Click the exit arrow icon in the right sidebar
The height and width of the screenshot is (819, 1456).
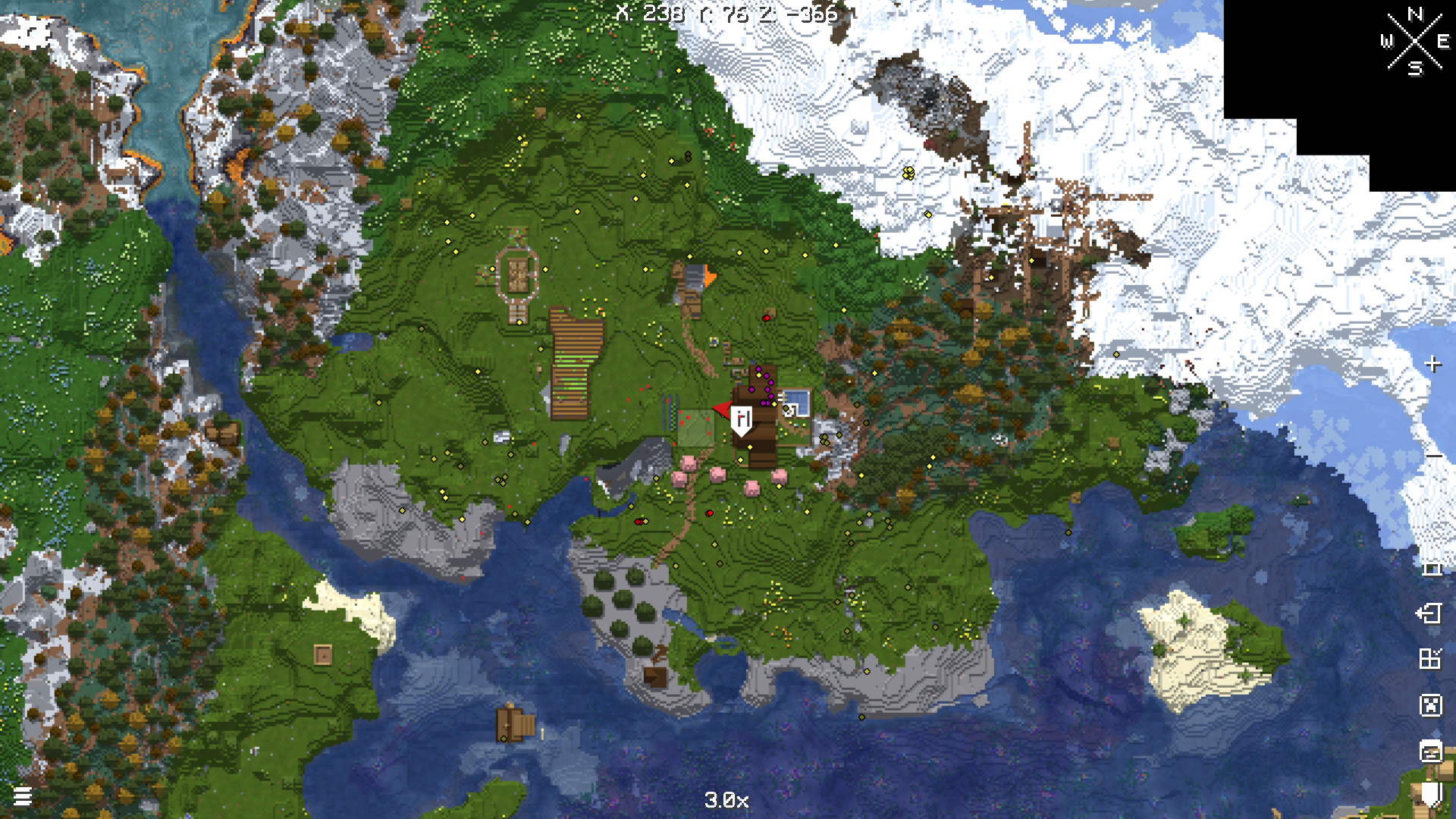coord(1432,613)
